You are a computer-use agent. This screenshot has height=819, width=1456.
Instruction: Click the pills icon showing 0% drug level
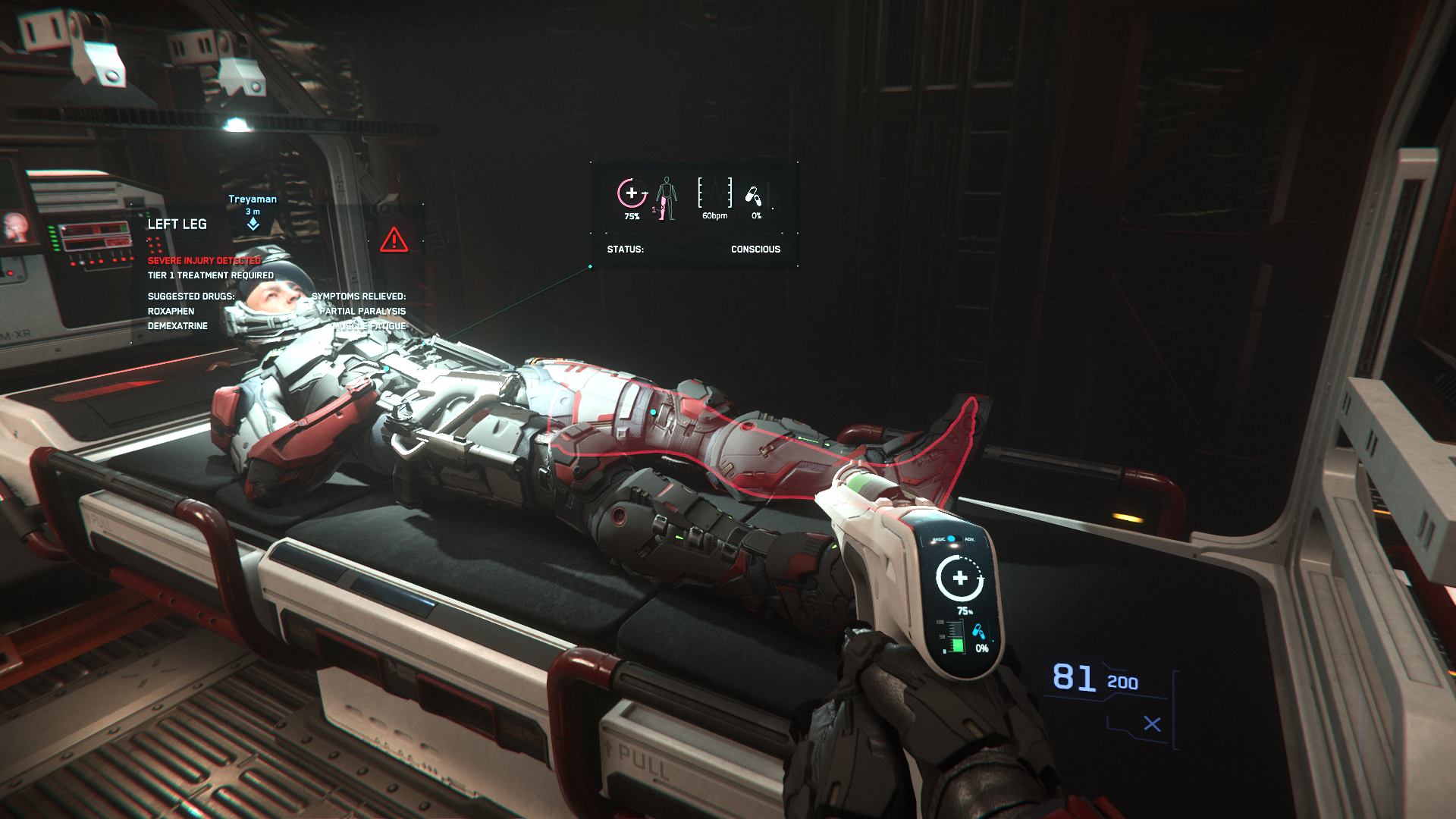tap(754, 196)
